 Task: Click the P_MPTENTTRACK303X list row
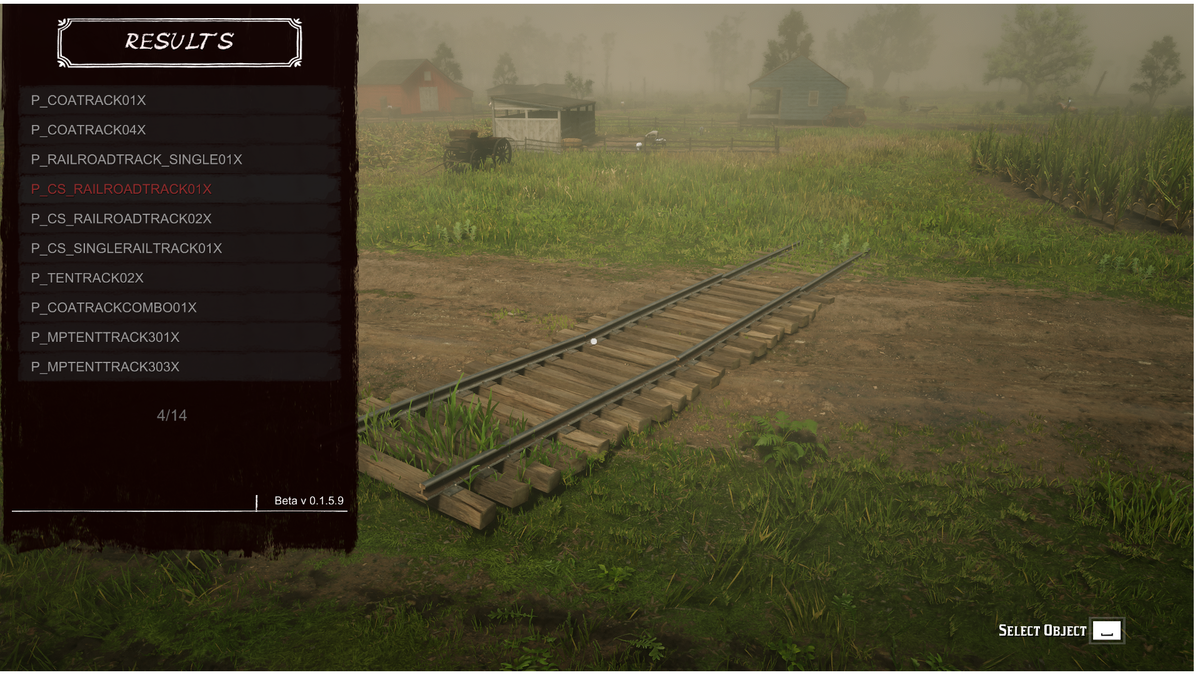(x=180, y=367)
